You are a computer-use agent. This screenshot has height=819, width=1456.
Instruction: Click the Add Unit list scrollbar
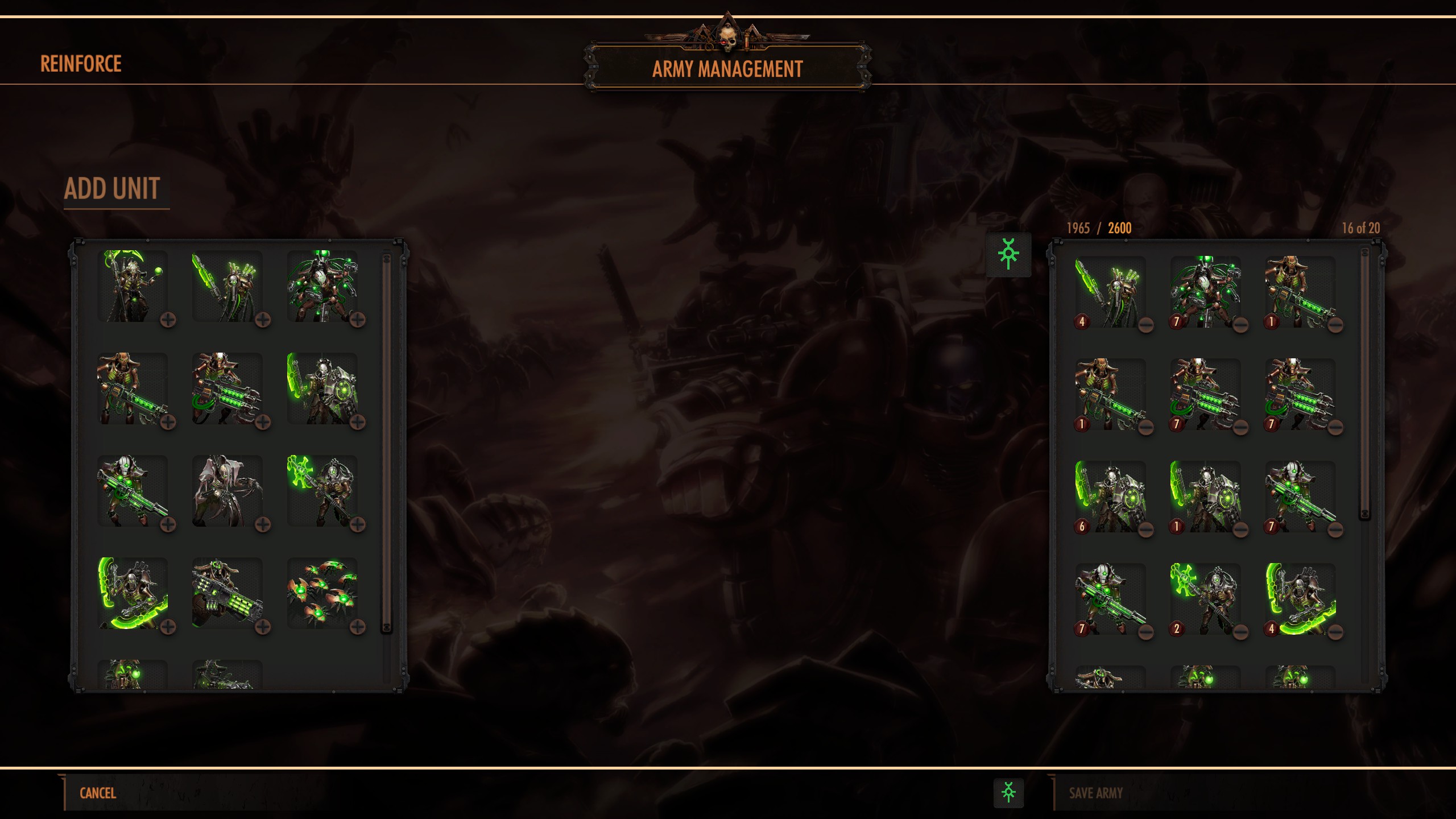pyautogui.click(x=387, y=444)
